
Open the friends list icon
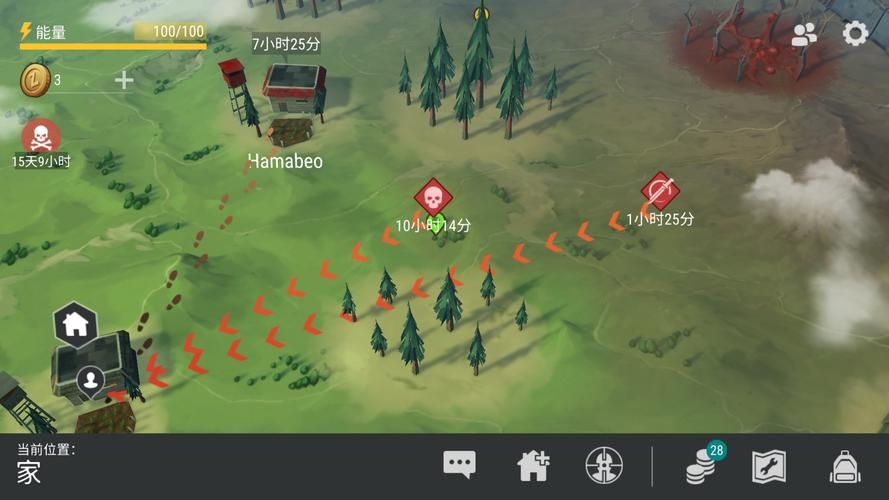coord(804,35)
